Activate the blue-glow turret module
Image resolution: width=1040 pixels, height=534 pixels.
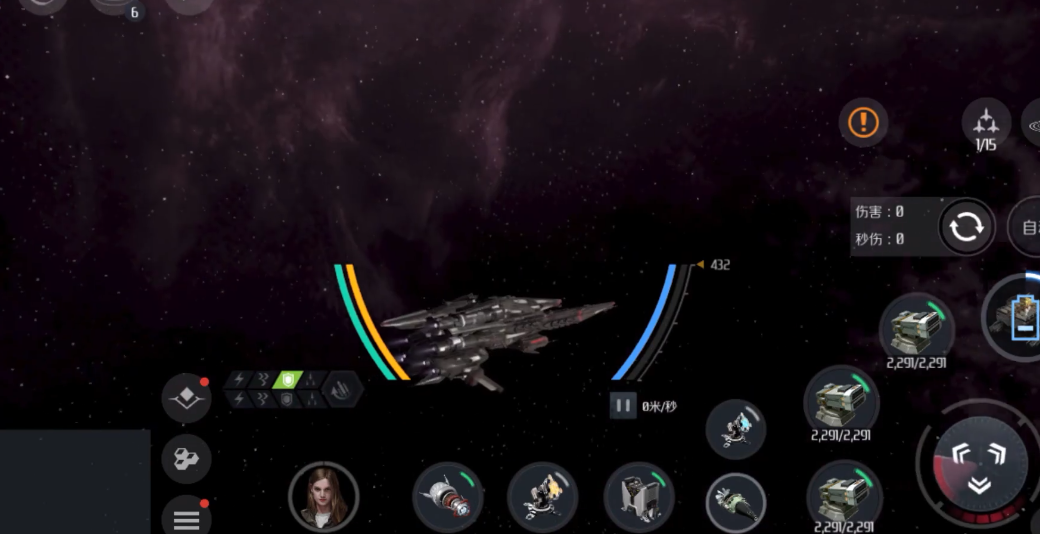736,429
